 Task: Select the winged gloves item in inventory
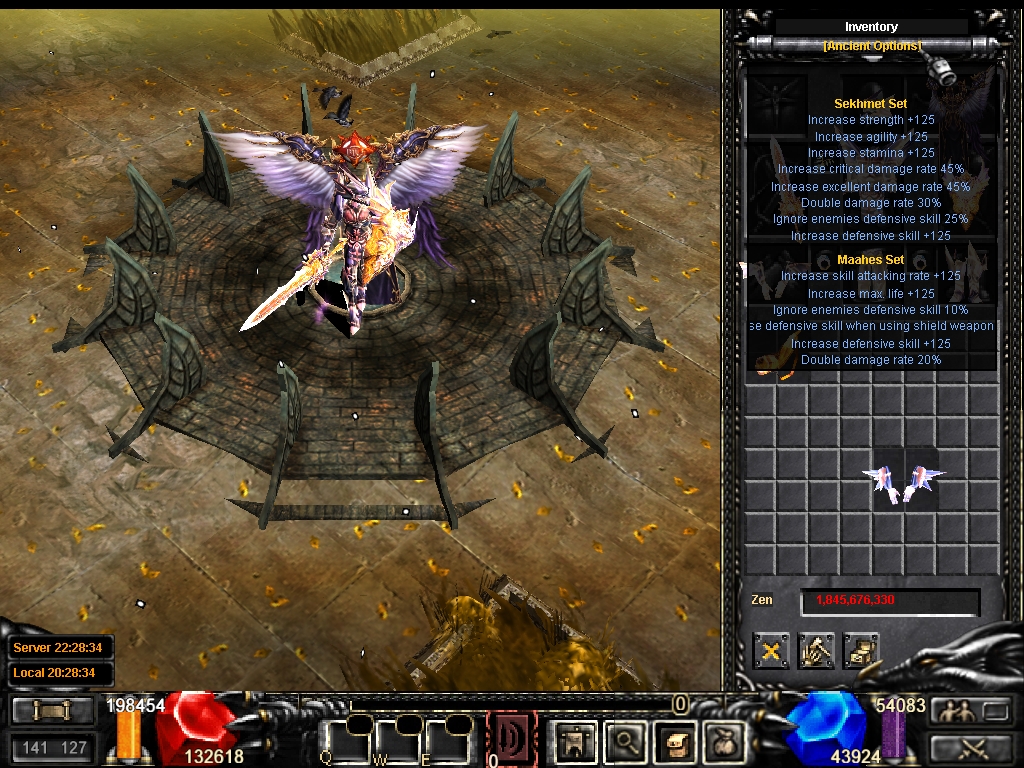[x=904, y=482]
